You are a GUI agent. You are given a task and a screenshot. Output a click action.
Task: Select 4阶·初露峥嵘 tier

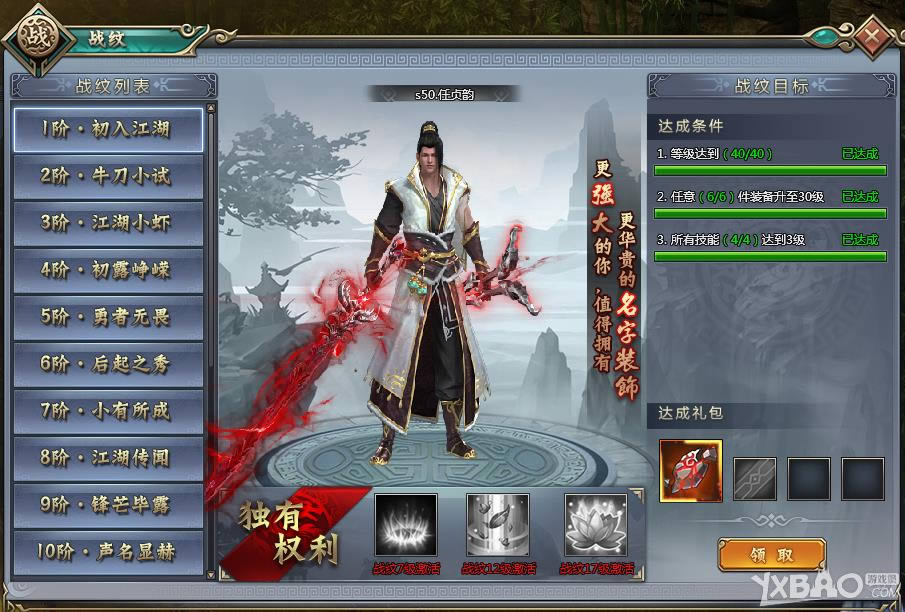point(107,269)
